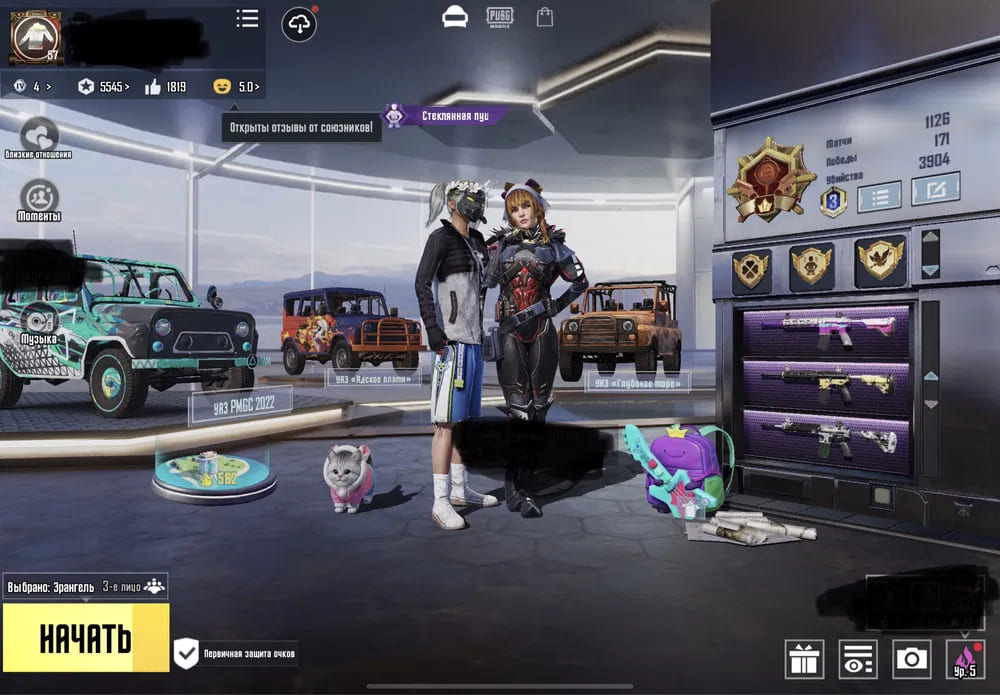This screenshot has width=1000, height=695.
Task: Open the pink flame Ур. 5 icon
Action: [x=964, y=658]
